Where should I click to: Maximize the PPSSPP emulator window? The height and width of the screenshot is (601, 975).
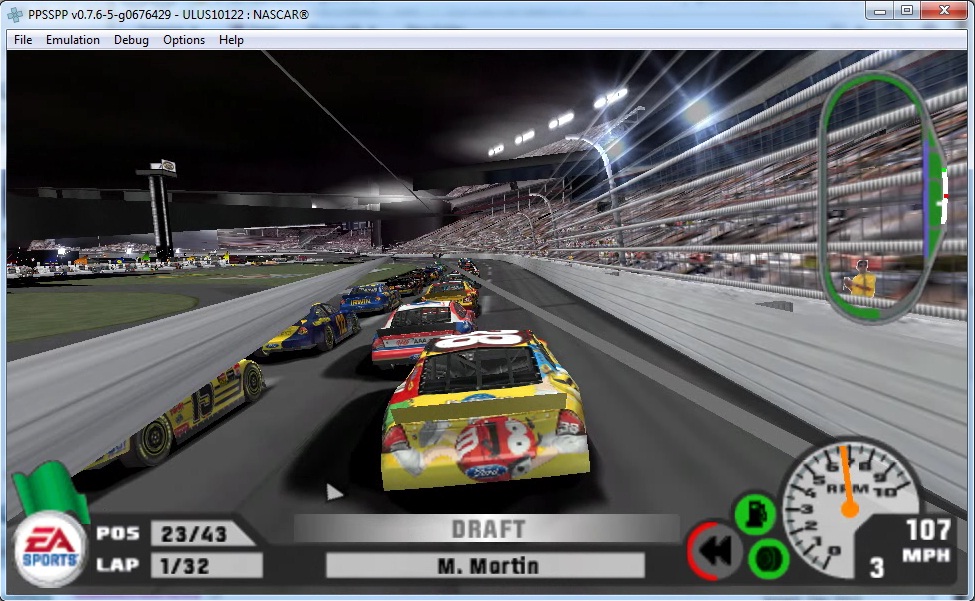click(x=907, y=10)
